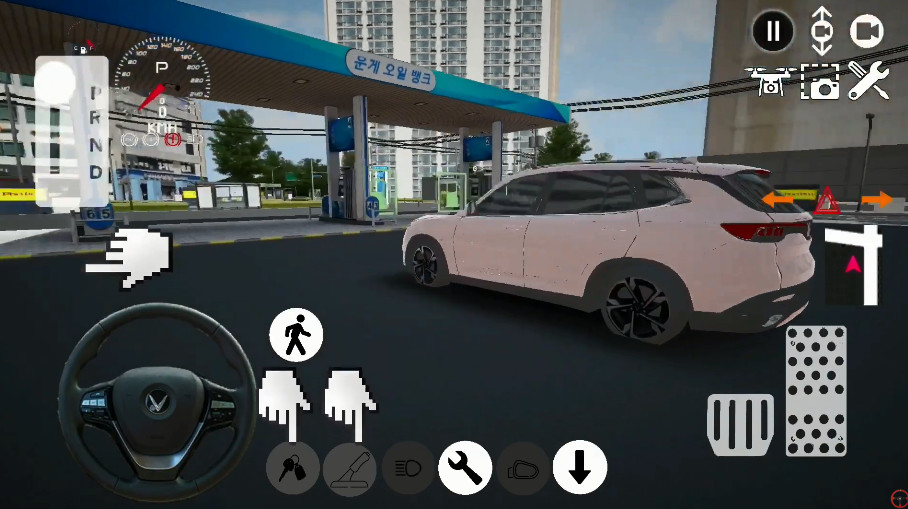Toggle the handbrake lever button
The image size is (908, 509).
(x=350, y=468)
